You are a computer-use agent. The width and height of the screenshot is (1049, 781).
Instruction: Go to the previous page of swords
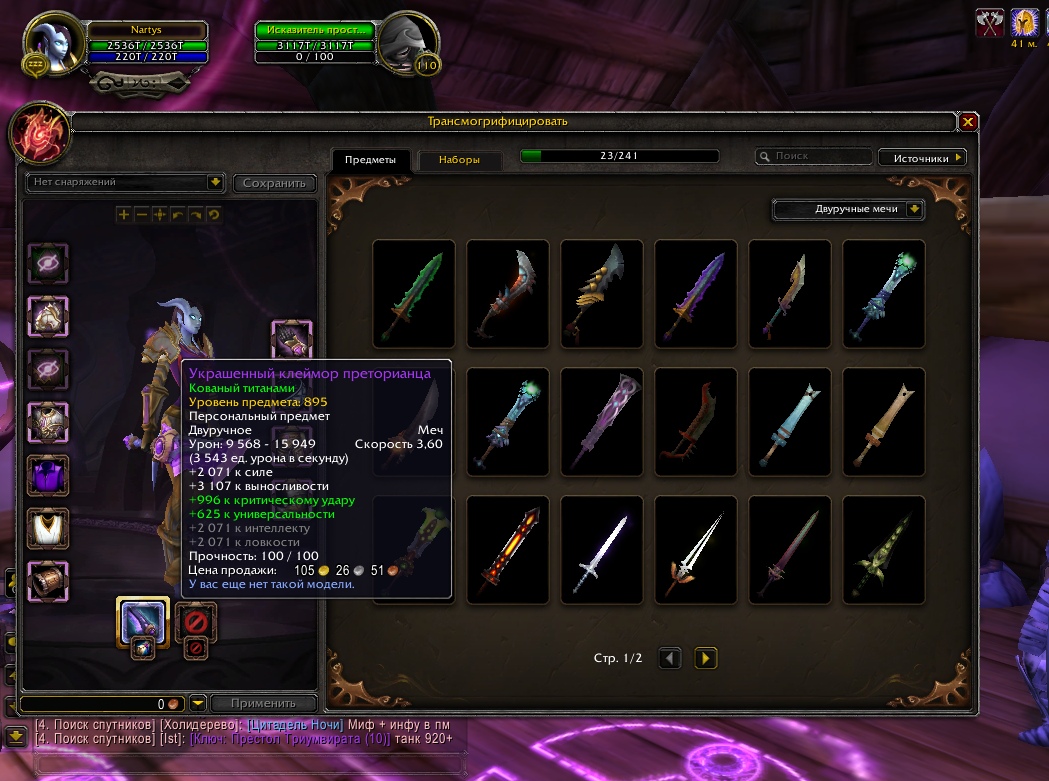(670, 658)
